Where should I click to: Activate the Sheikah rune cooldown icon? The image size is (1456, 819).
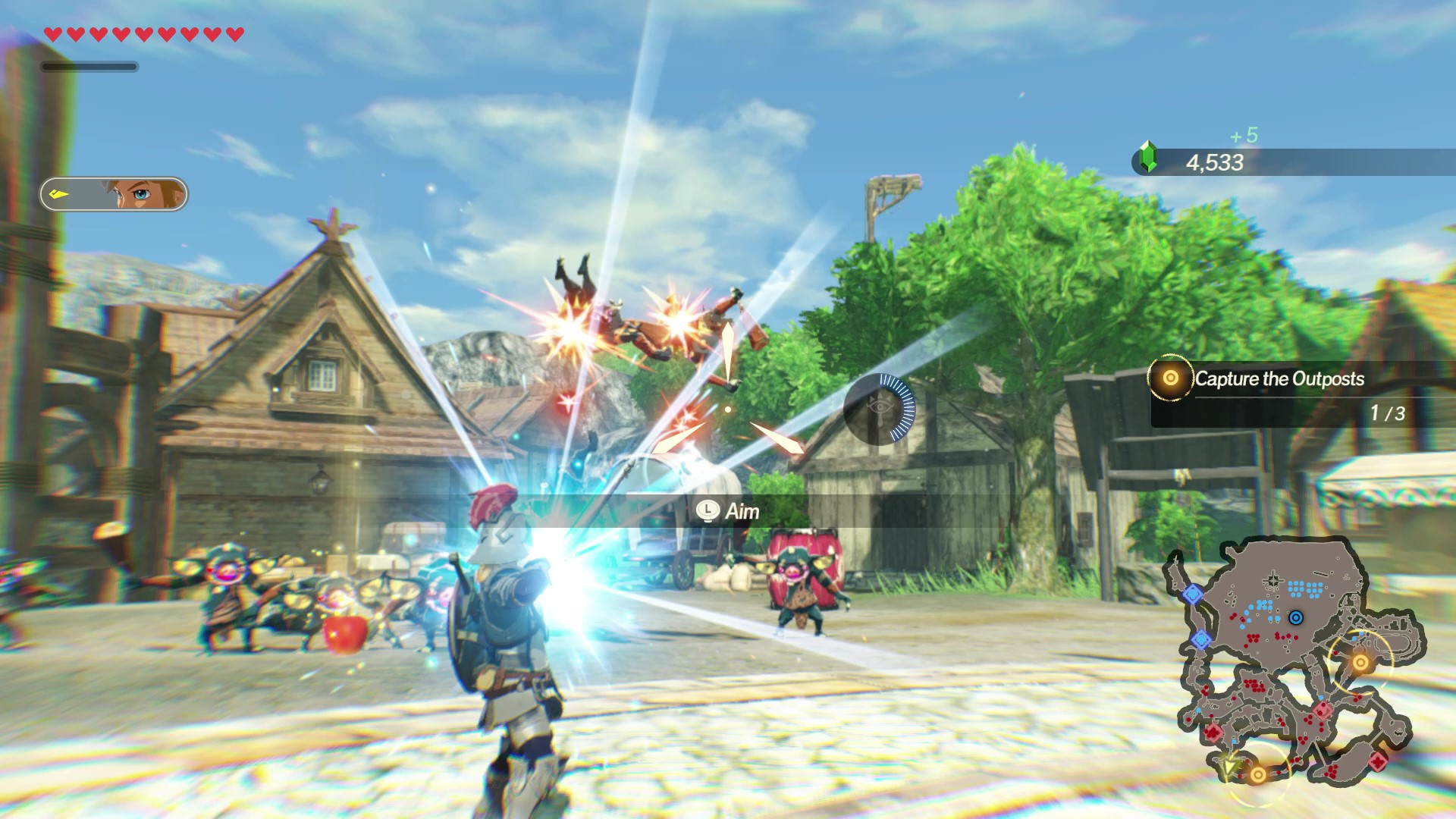click(x=880, y=409)
